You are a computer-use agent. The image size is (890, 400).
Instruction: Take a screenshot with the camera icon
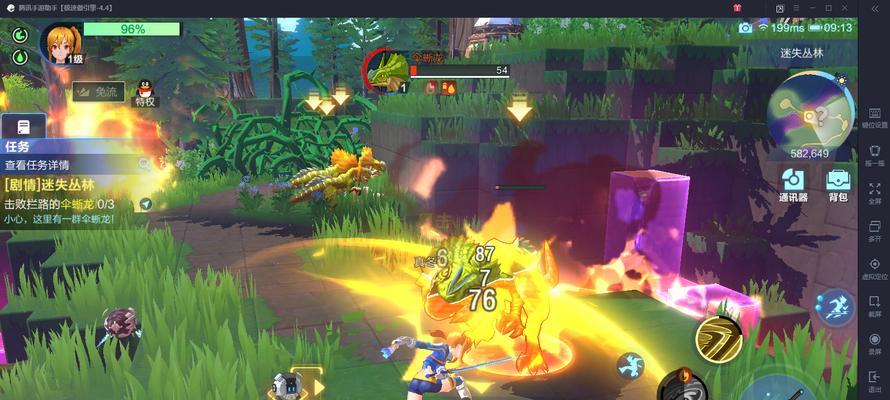(x=745, y=28)
